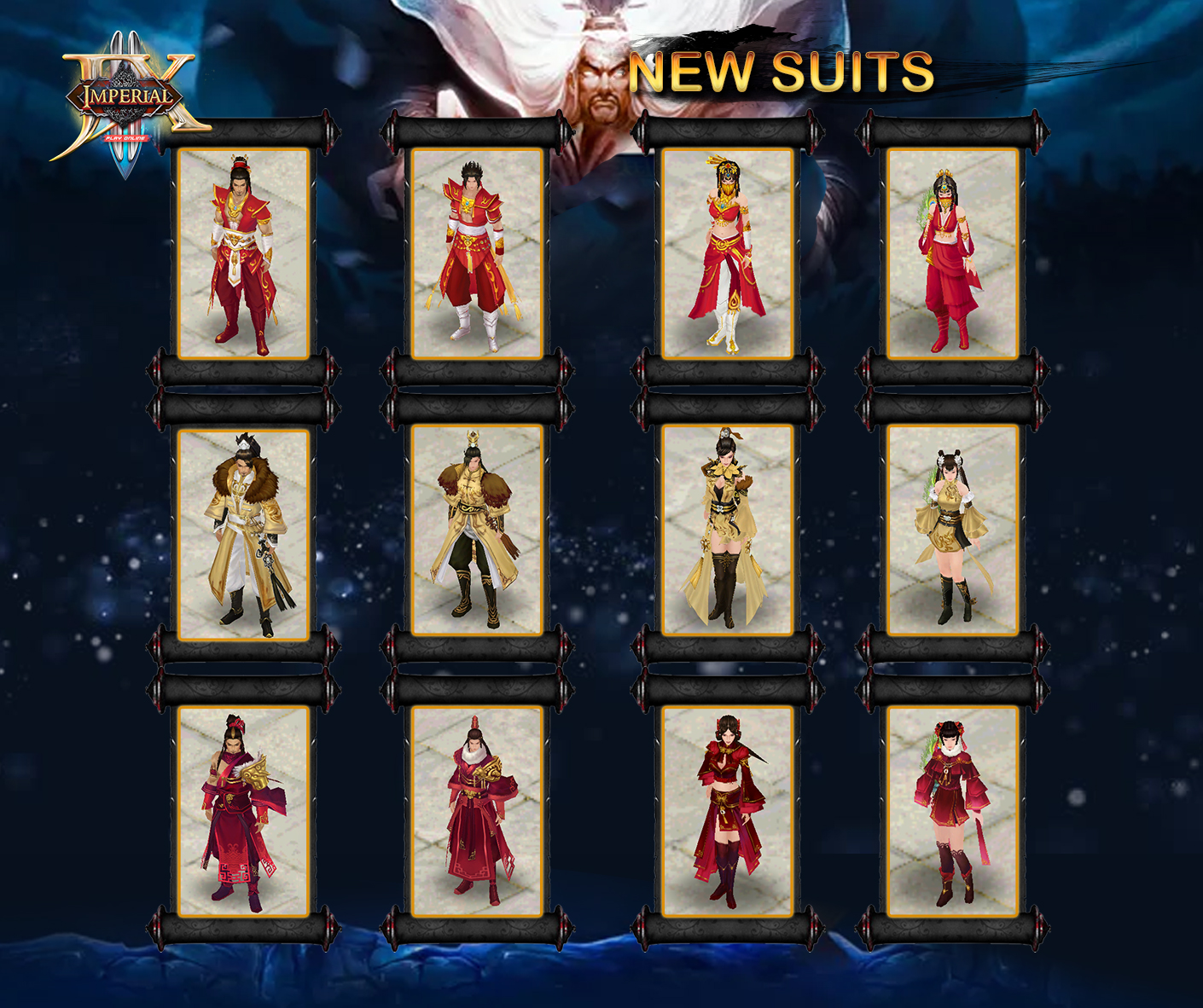Open red dress suit with gold face mask
Screen dimensions: 1203x1008
[728, 254]
